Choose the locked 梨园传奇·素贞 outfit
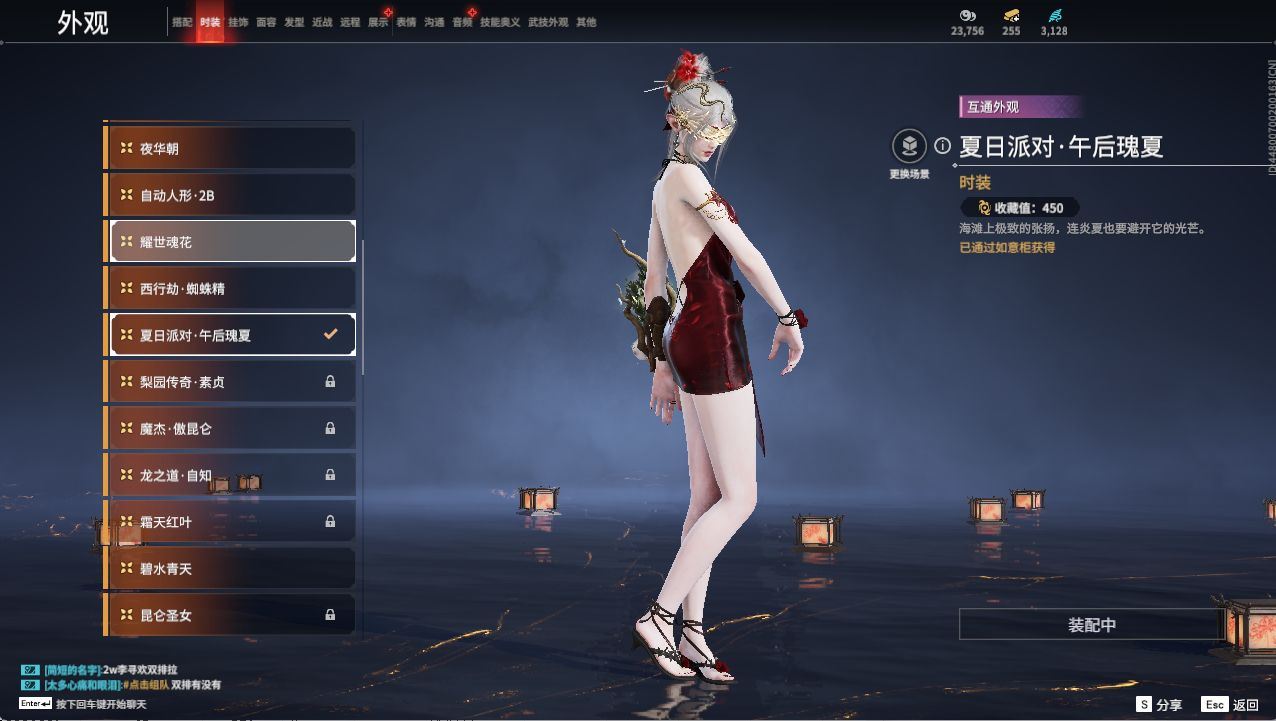 230,382
